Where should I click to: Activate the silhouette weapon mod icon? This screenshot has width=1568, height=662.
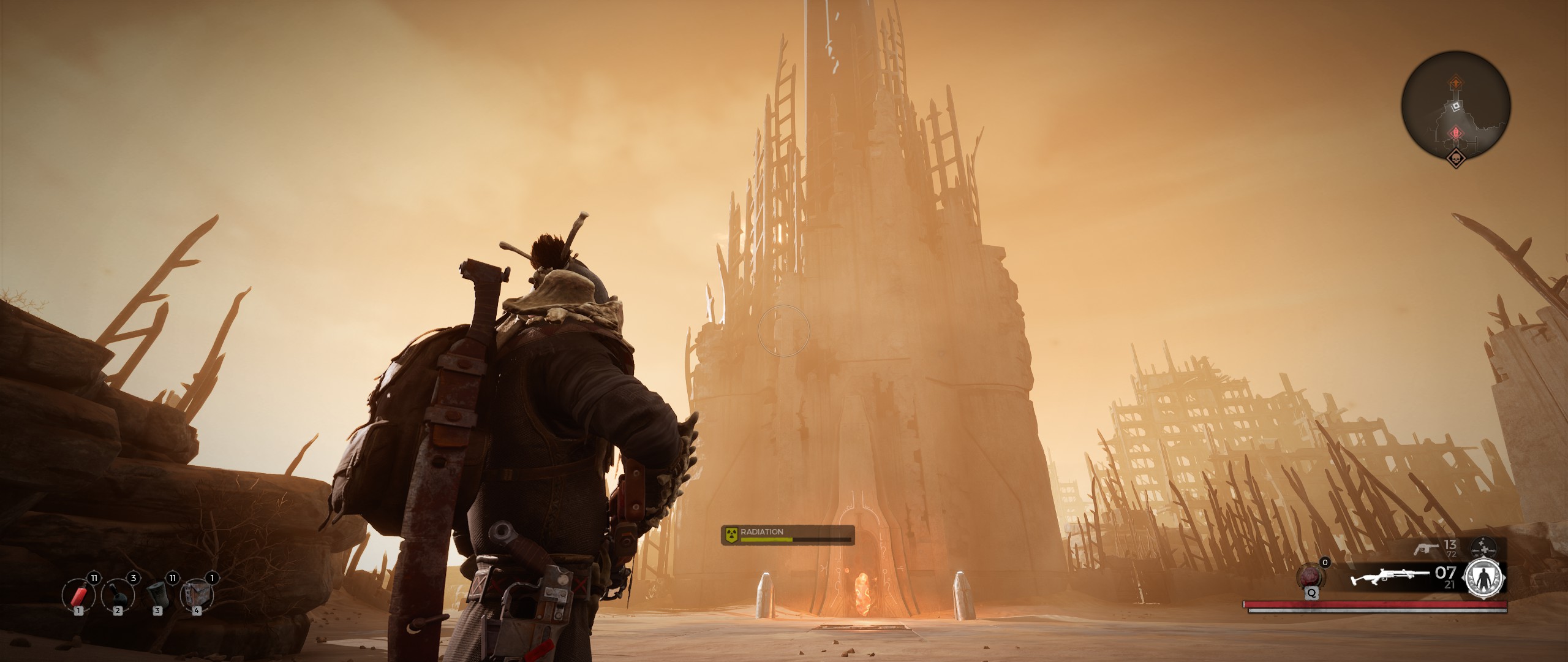1483,579
